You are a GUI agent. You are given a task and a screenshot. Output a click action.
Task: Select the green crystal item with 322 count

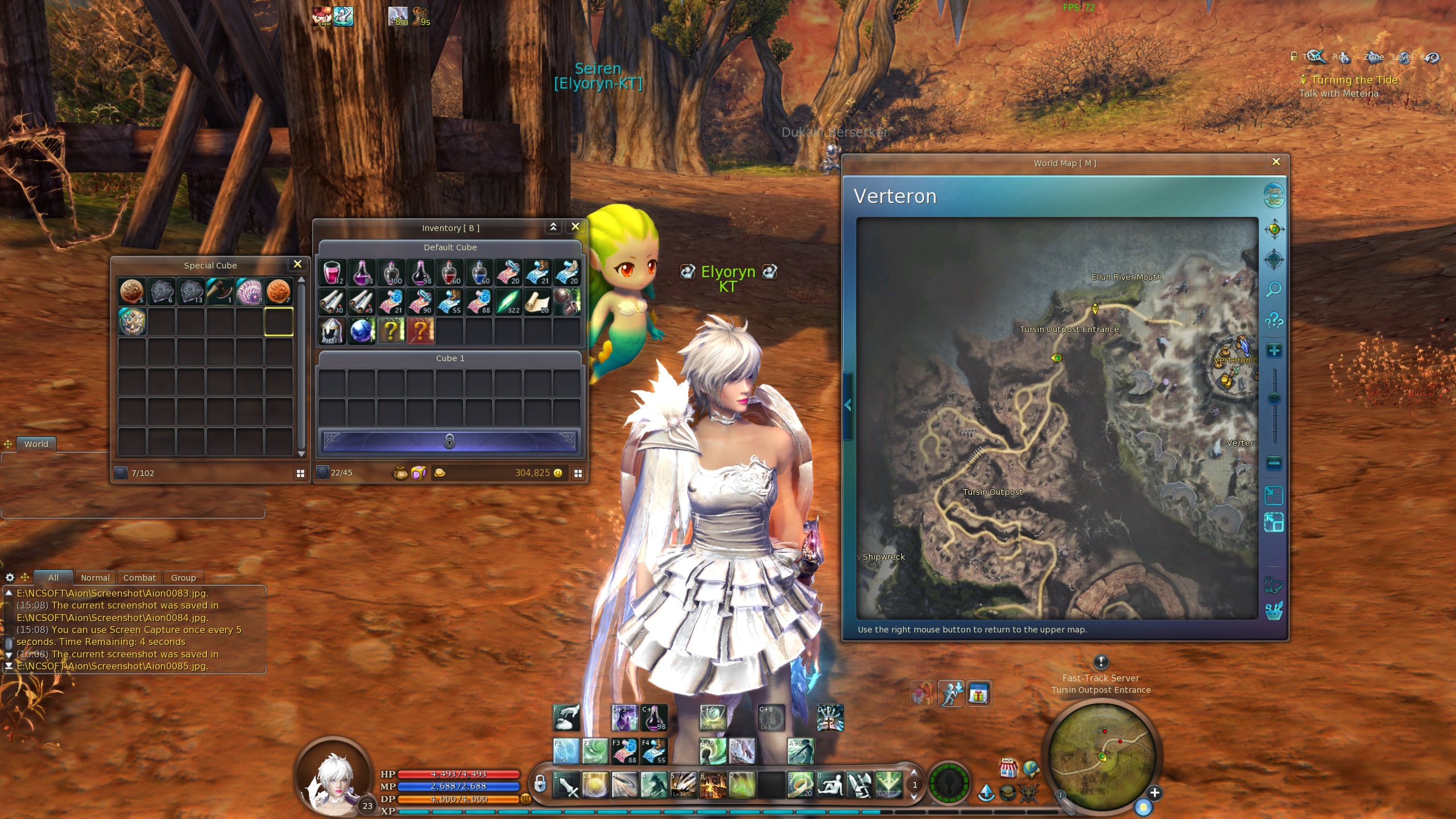click(x=508, y=301)
